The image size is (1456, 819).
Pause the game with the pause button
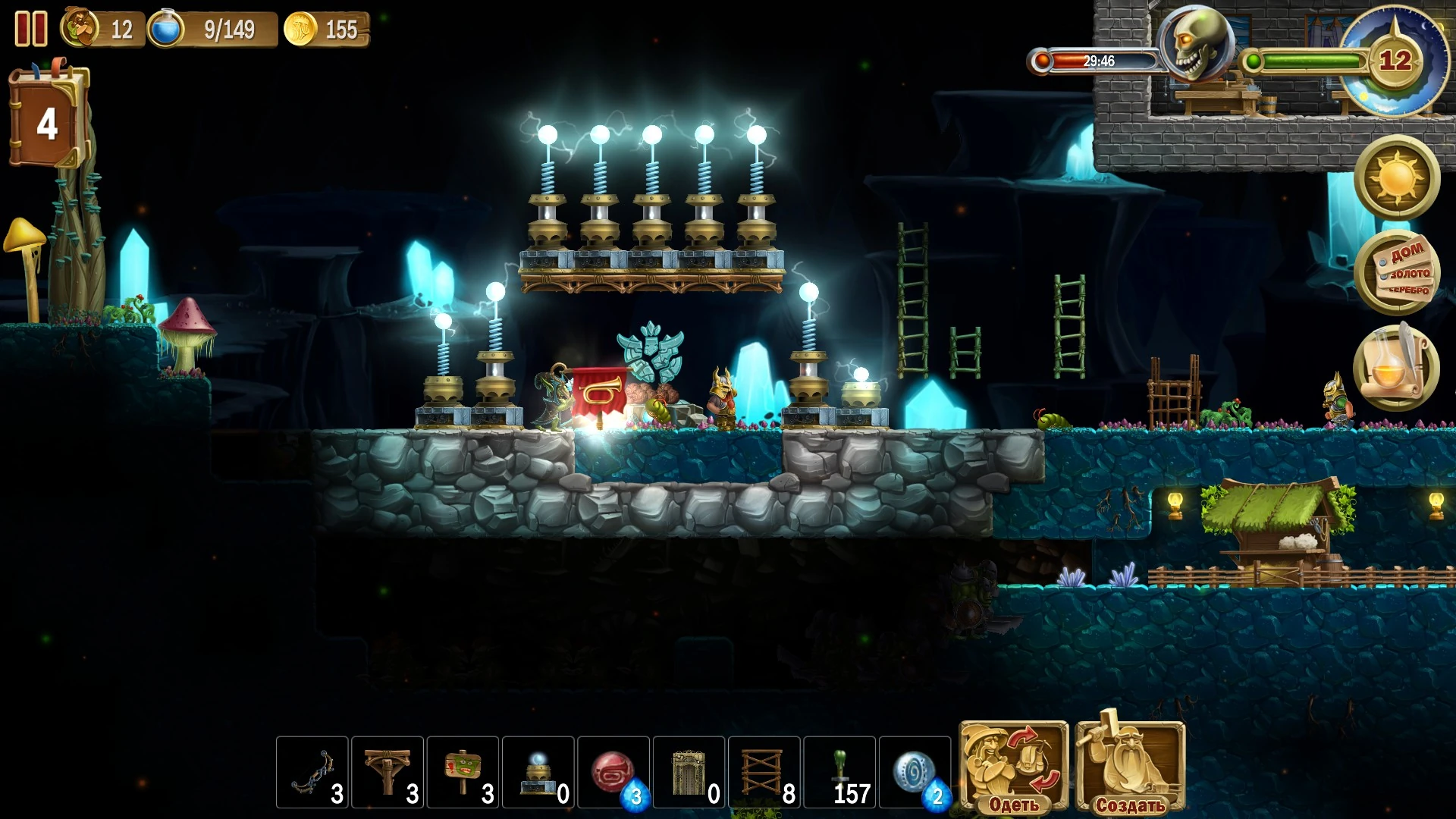coord(31,30)
